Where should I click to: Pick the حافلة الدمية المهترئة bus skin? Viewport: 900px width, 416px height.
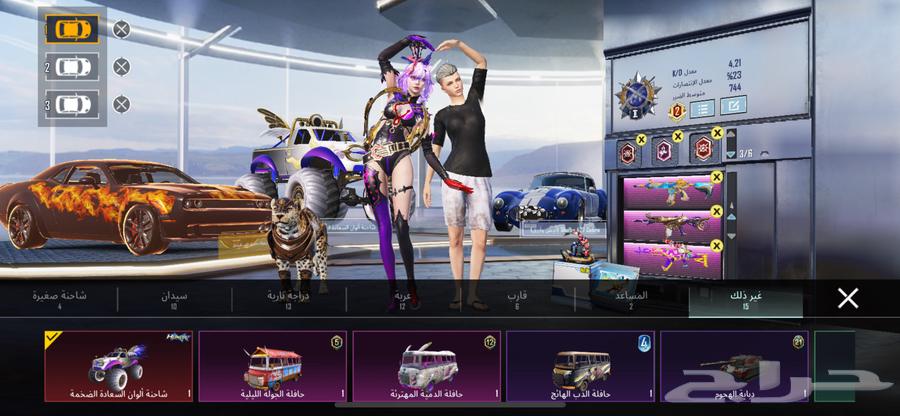tap(426, 366)
